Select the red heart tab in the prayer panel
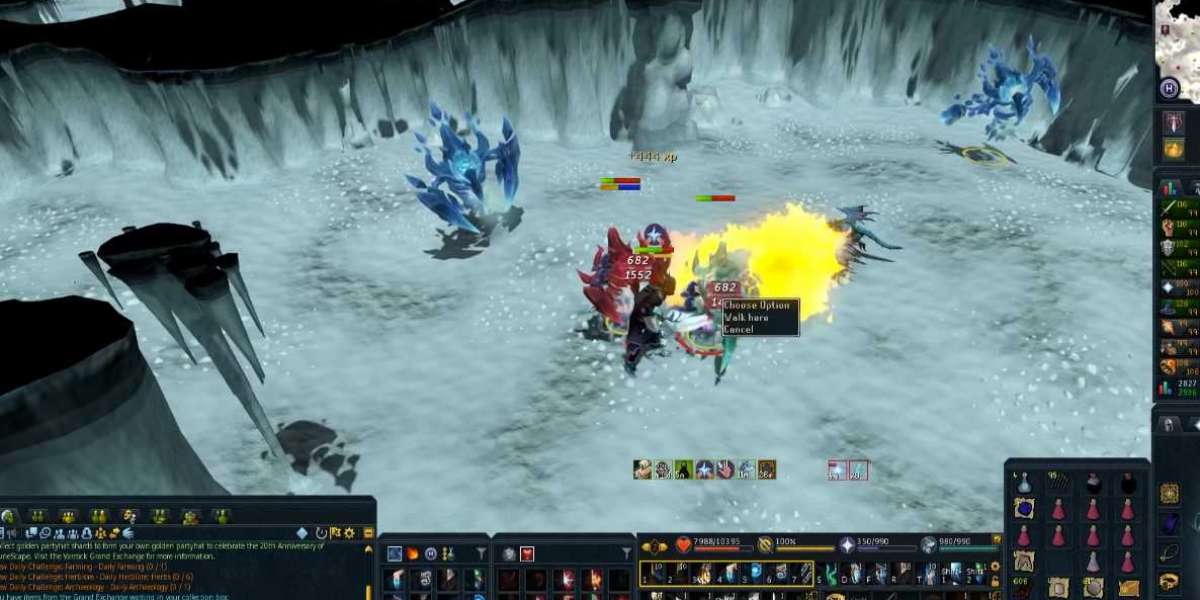The image size is (1200, 600). [x=526, y=553]
